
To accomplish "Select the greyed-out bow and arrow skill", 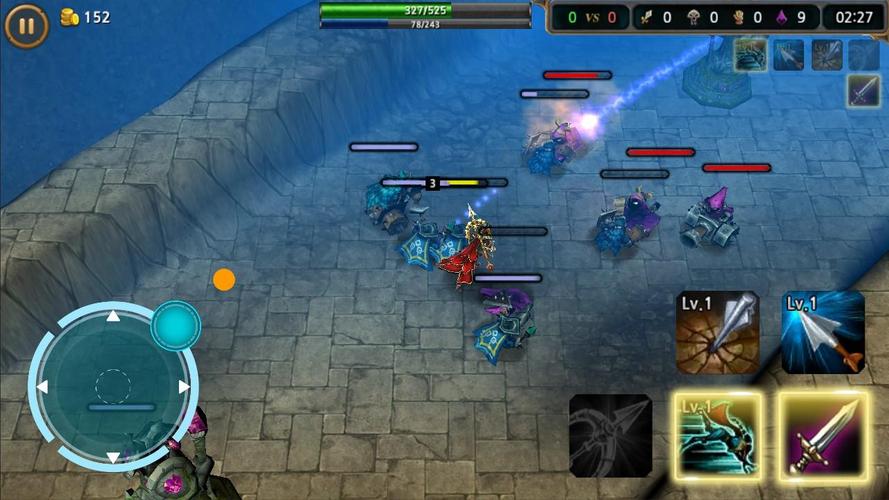I will coord(611,434).
